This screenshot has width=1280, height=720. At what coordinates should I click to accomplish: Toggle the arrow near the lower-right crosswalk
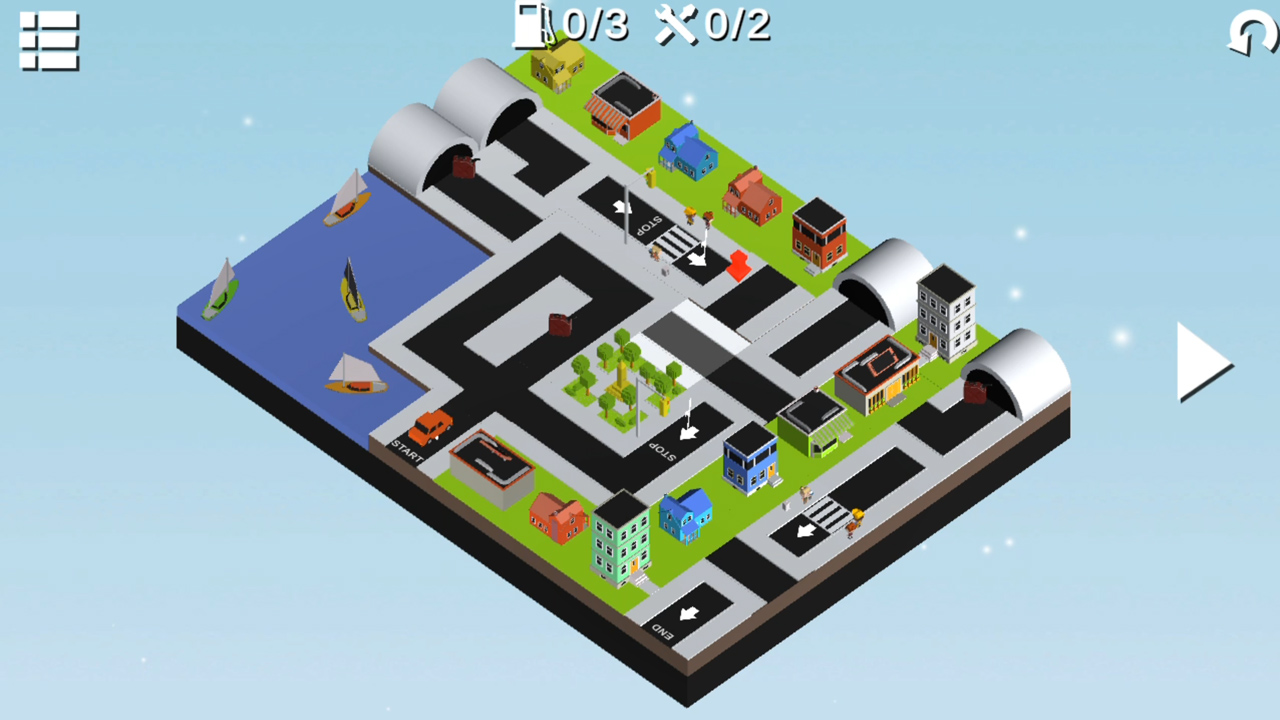coord(806,533)
